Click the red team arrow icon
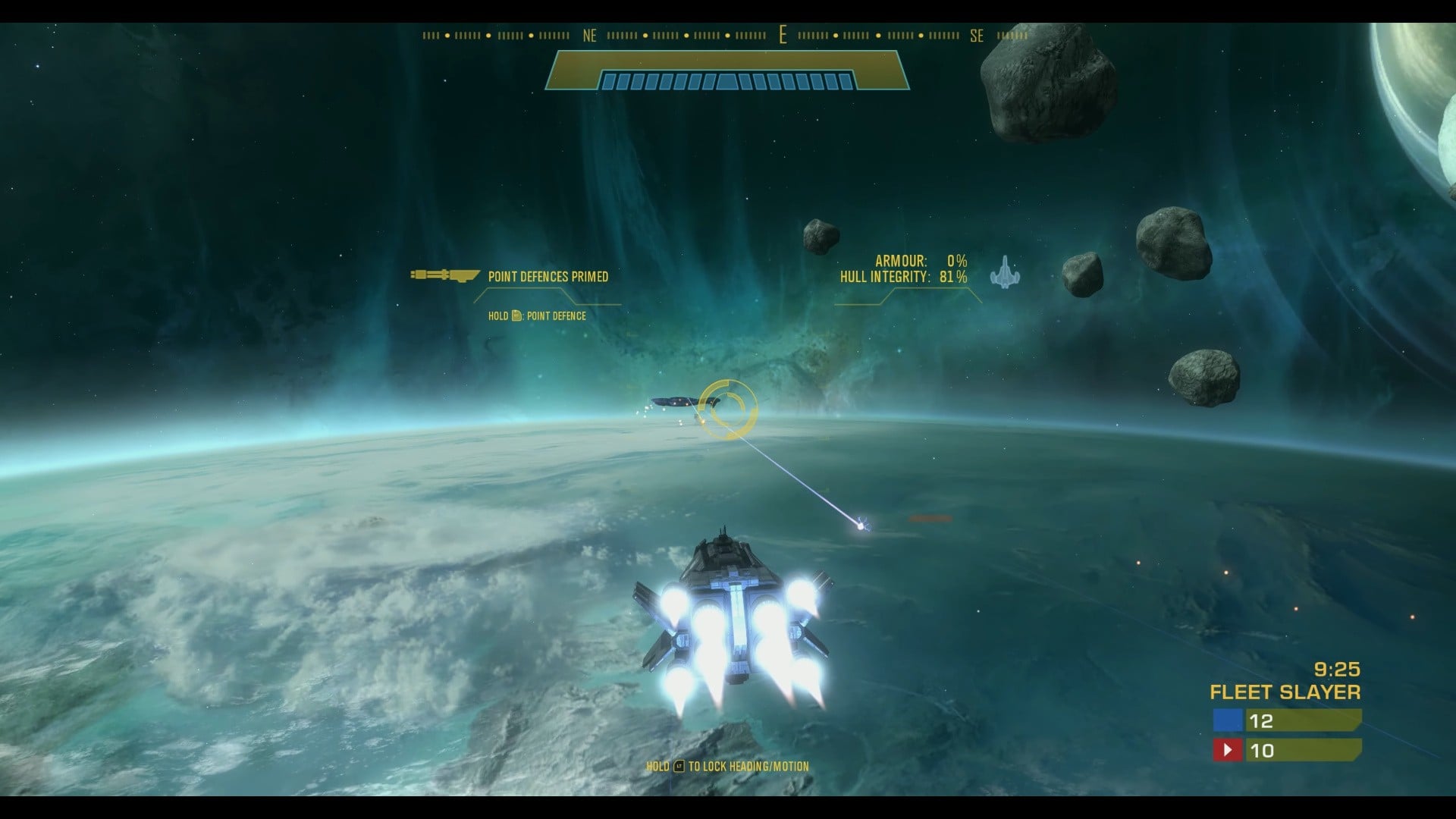1456x819 pixels. pos(1228,750)
